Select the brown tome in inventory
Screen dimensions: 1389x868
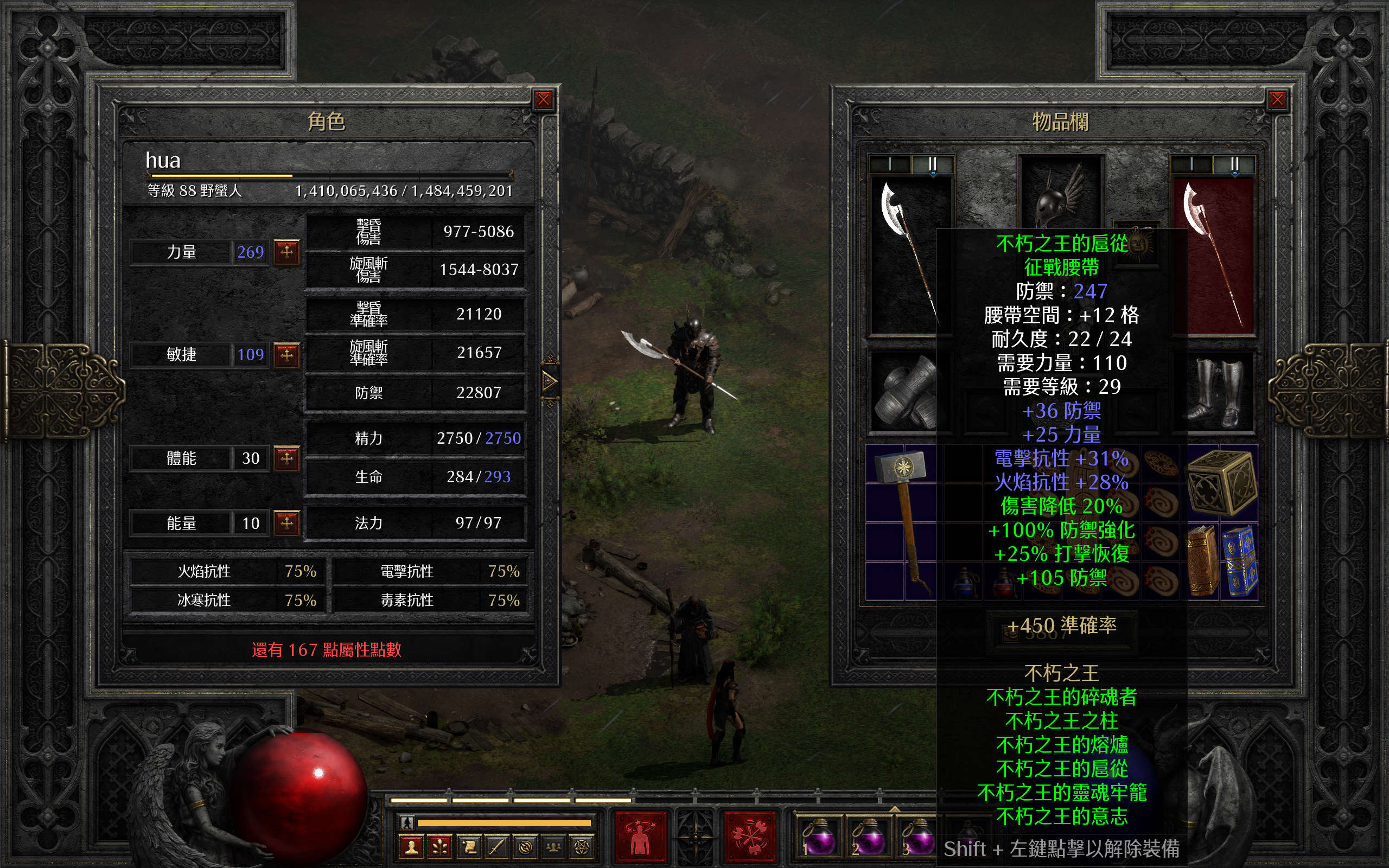(1202, 560)
